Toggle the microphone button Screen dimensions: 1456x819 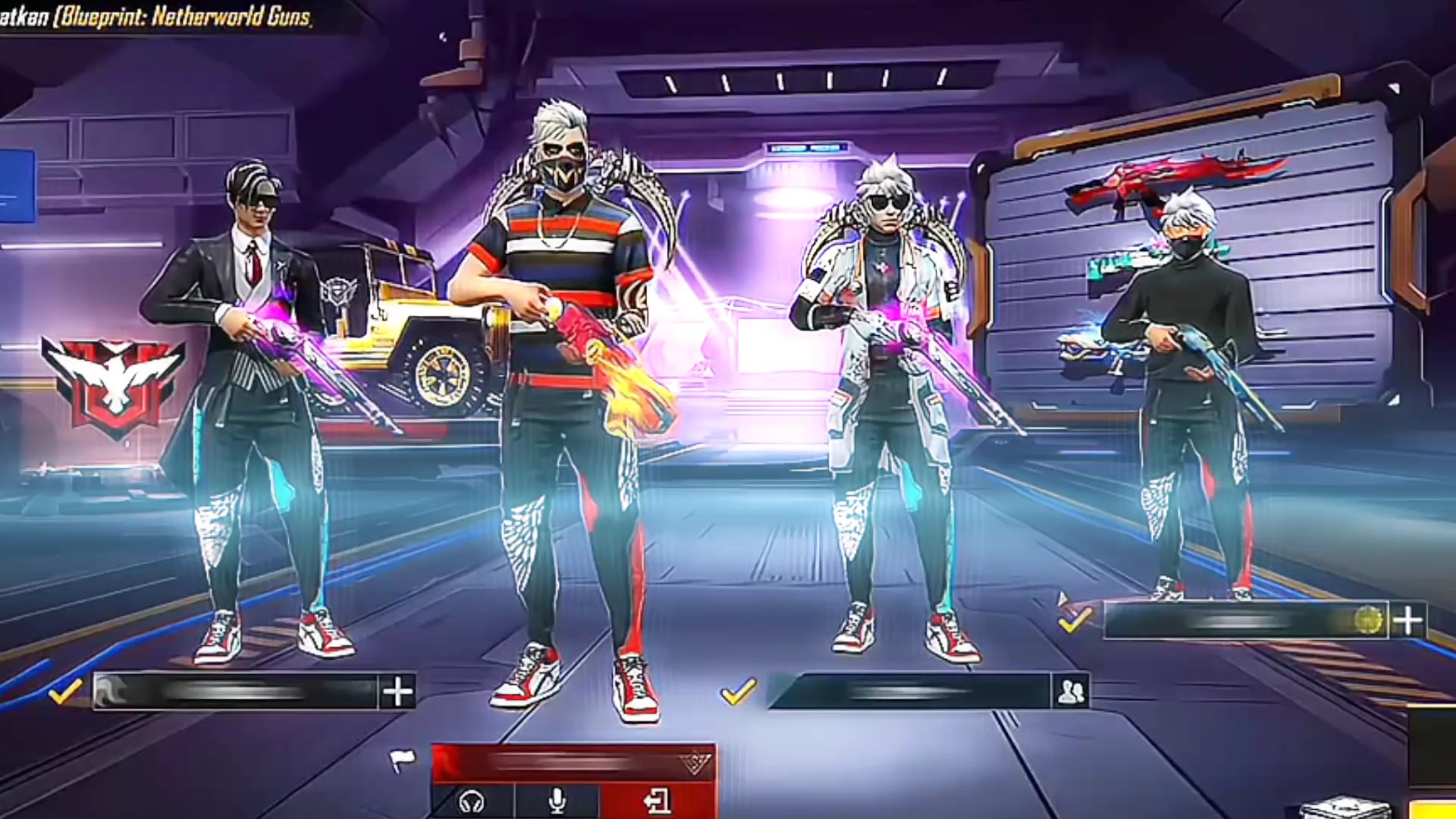(557, 801)
